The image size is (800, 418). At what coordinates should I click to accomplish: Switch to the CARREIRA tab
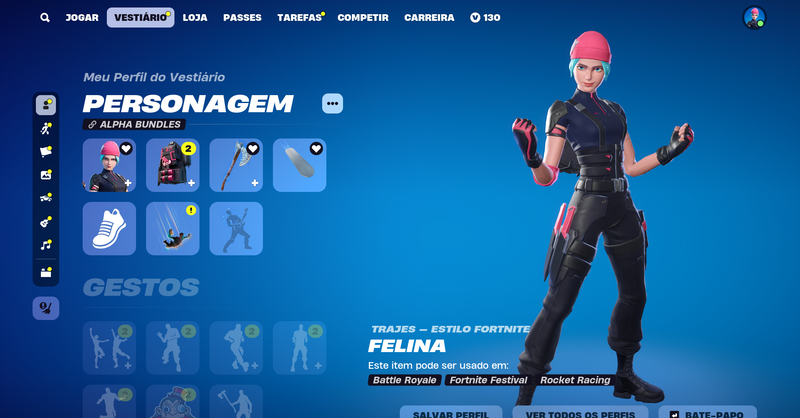click(429, 18)
